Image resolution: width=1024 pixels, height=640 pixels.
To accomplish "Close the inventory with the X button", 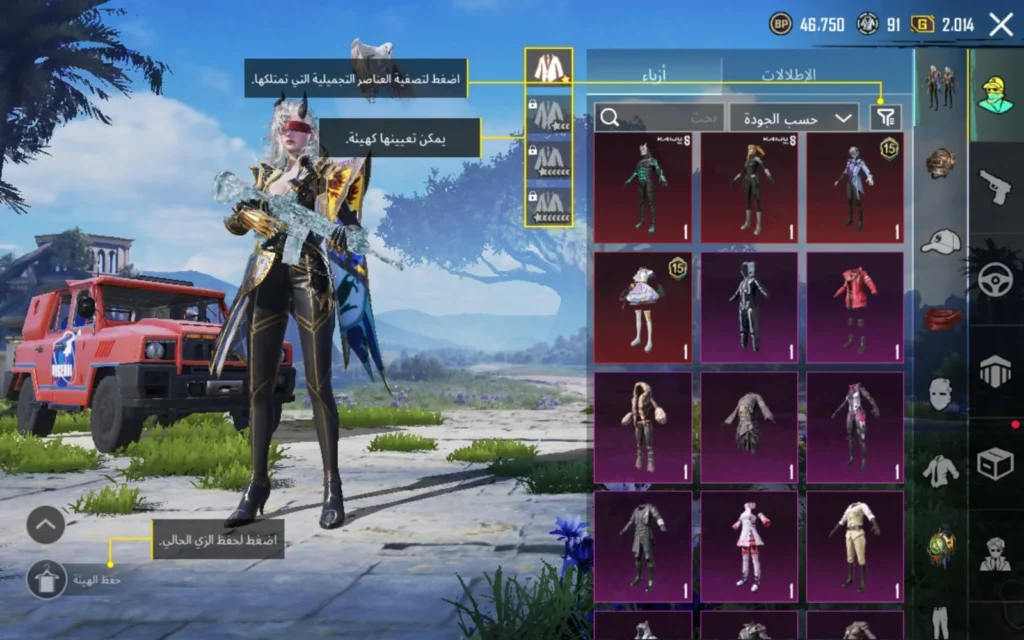I will click(x=1001, y=25).
